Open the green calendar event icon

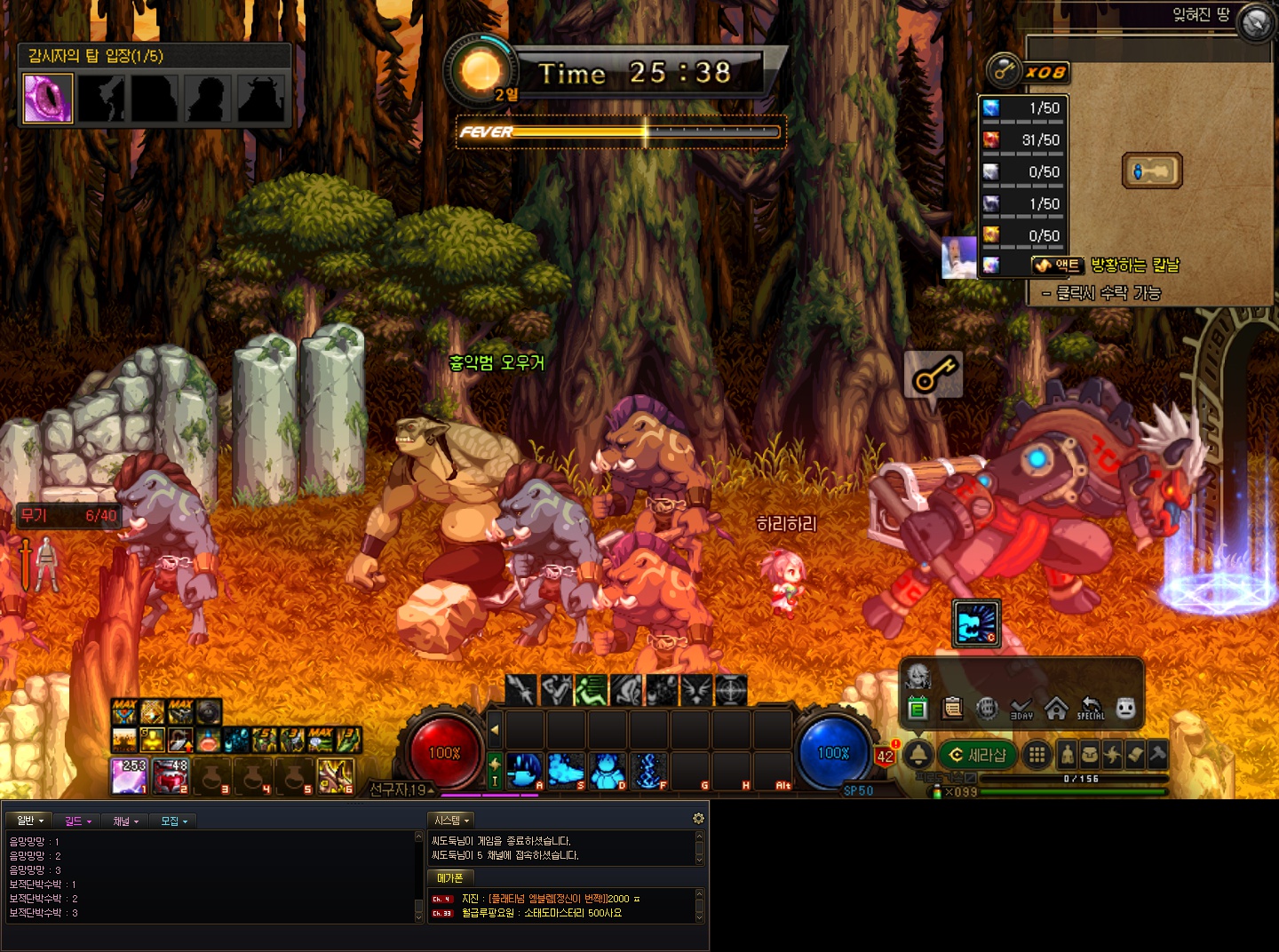point(918,709)
